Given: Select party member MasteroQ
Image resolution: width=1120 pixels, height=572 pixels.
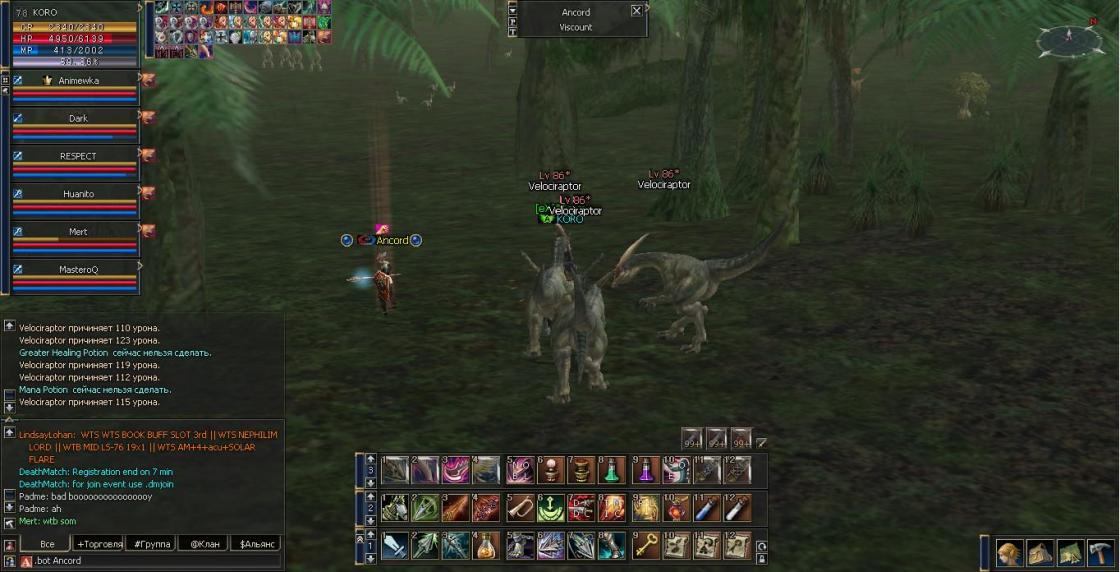Looking at the screenshot, I should tap(77, 269).
